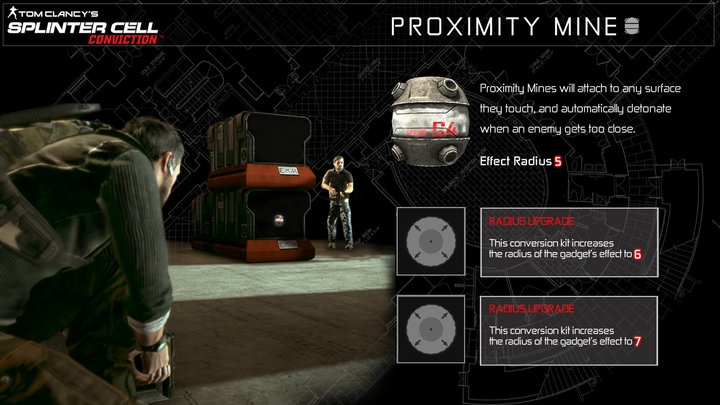Select the Radius Upgrade raising effect to 6
The width and height of the screenshot is (720, 405).
(568, 241)
